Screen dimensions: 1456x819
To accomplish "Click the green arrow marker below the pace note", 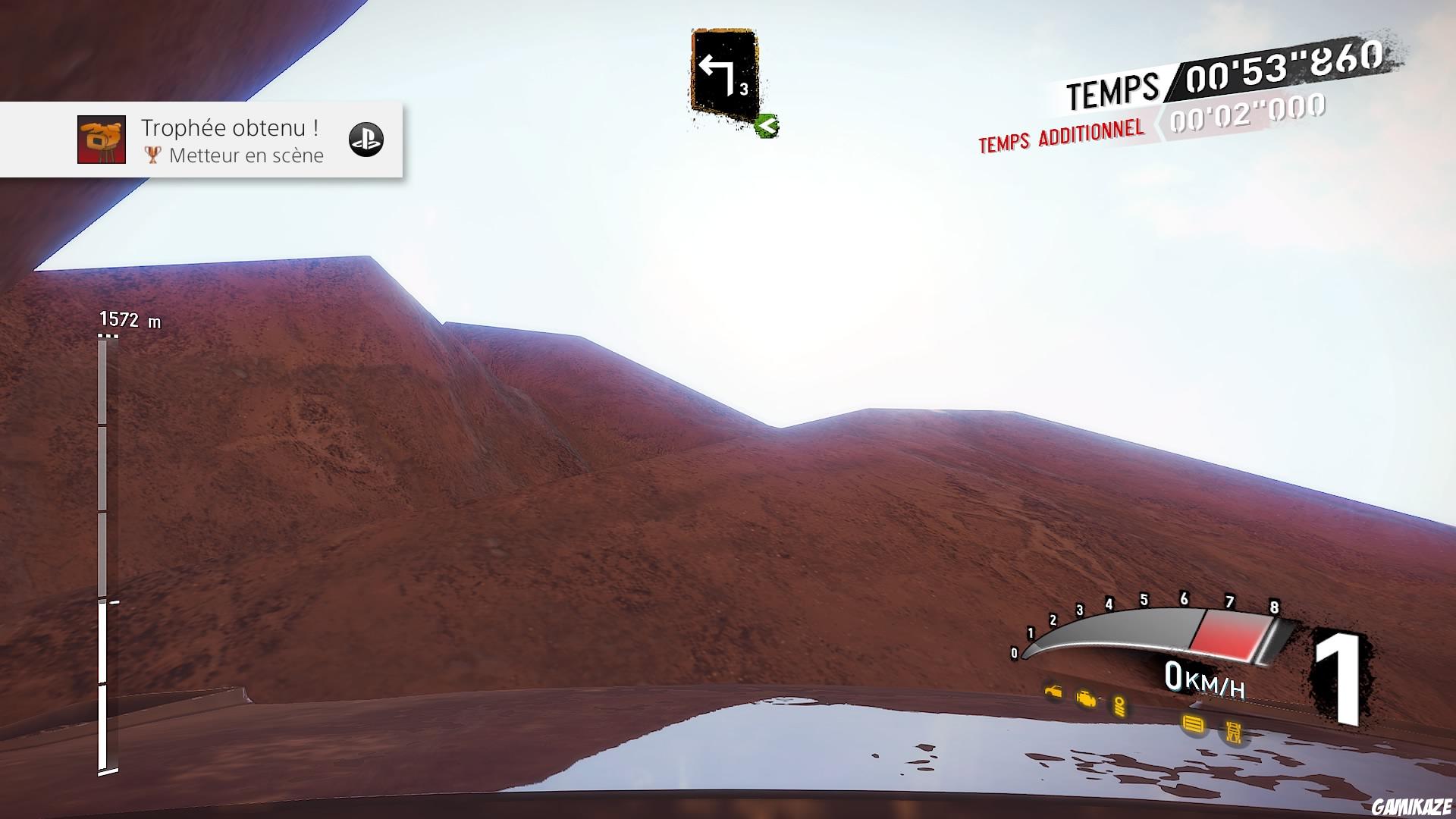I will coord(767,125).
